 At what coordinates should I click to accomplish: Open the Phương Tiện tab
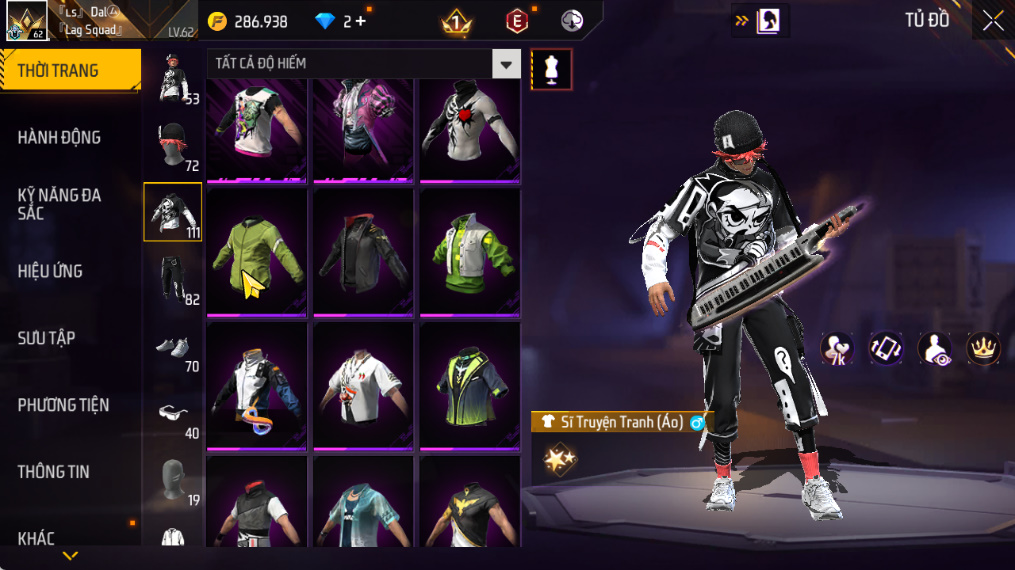63,405
